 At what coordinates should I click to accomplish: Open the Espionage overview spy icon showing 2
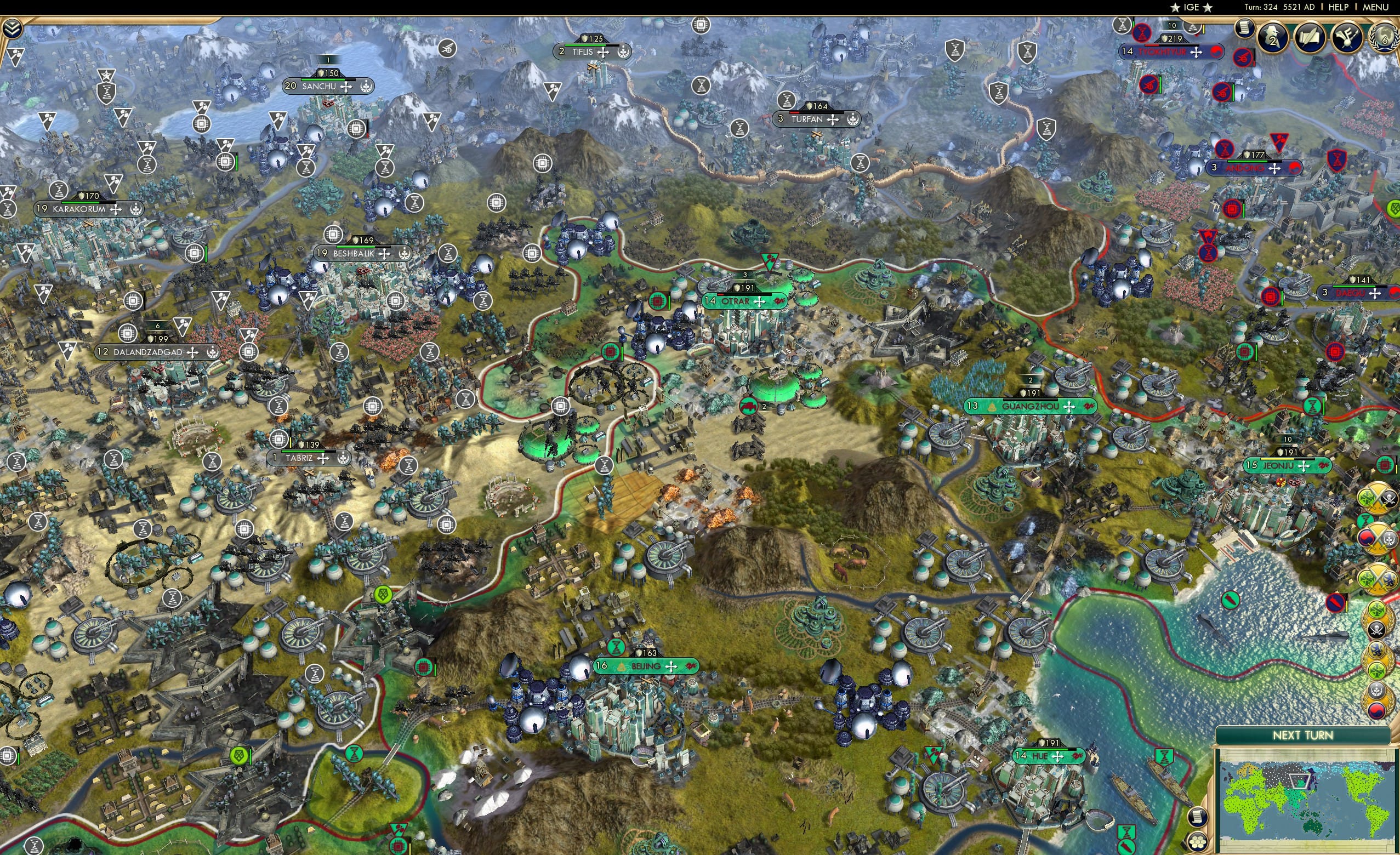[1271, 37]
